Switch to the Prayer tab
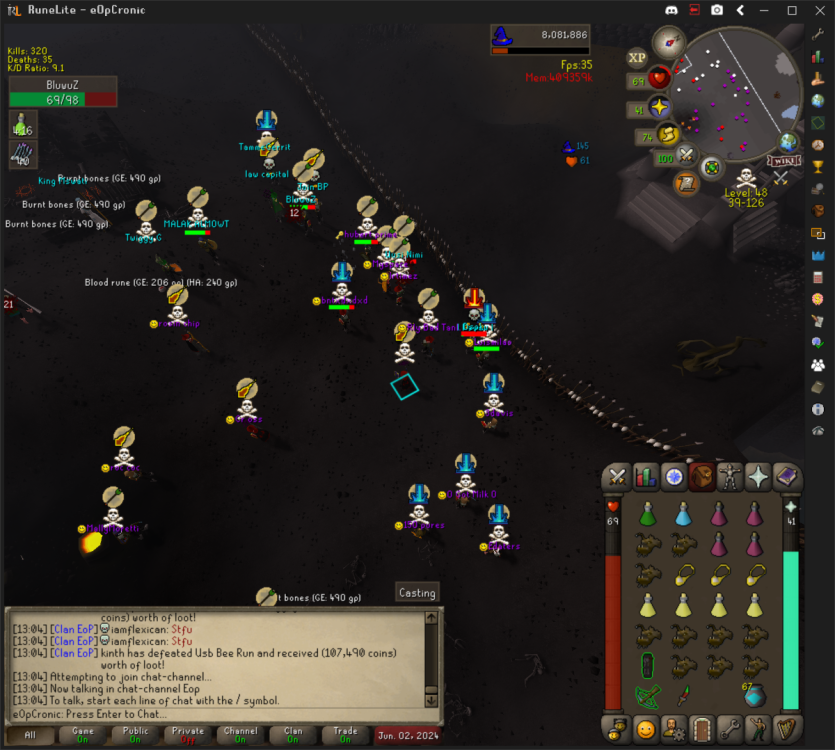 (759, 478)
